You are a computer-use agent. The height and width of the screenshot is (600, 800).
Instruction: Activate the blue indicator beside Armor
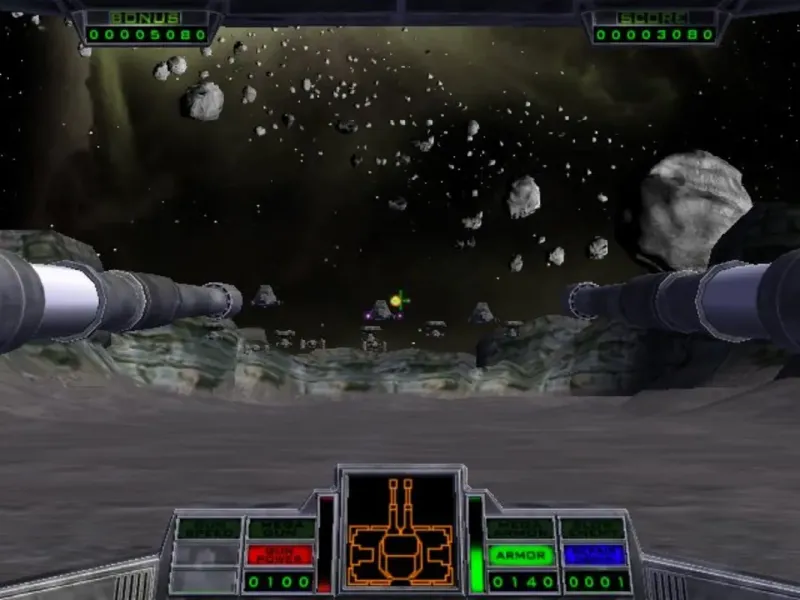(593, 554)
